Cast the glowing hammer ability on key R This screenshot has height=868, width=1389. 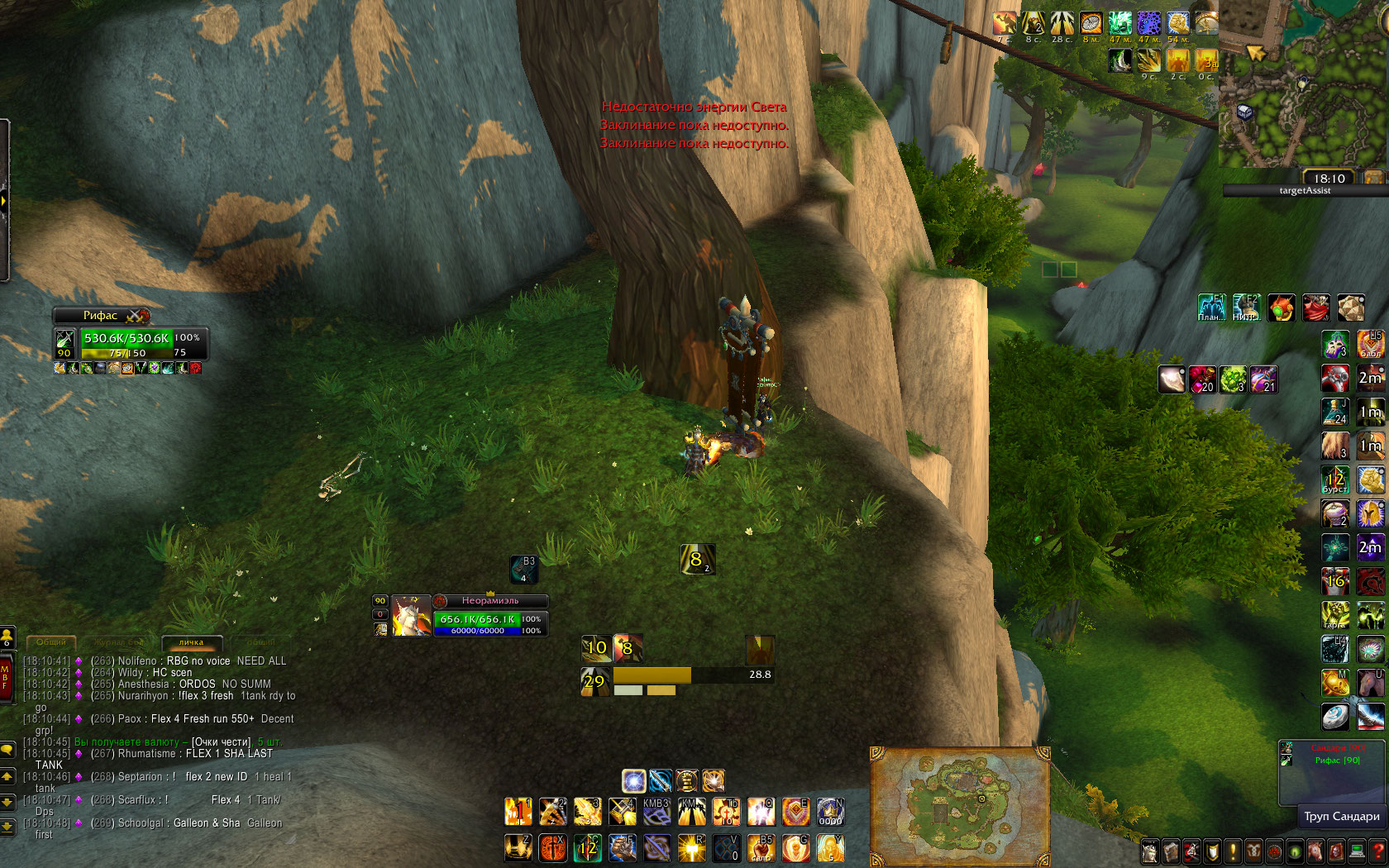692,847
